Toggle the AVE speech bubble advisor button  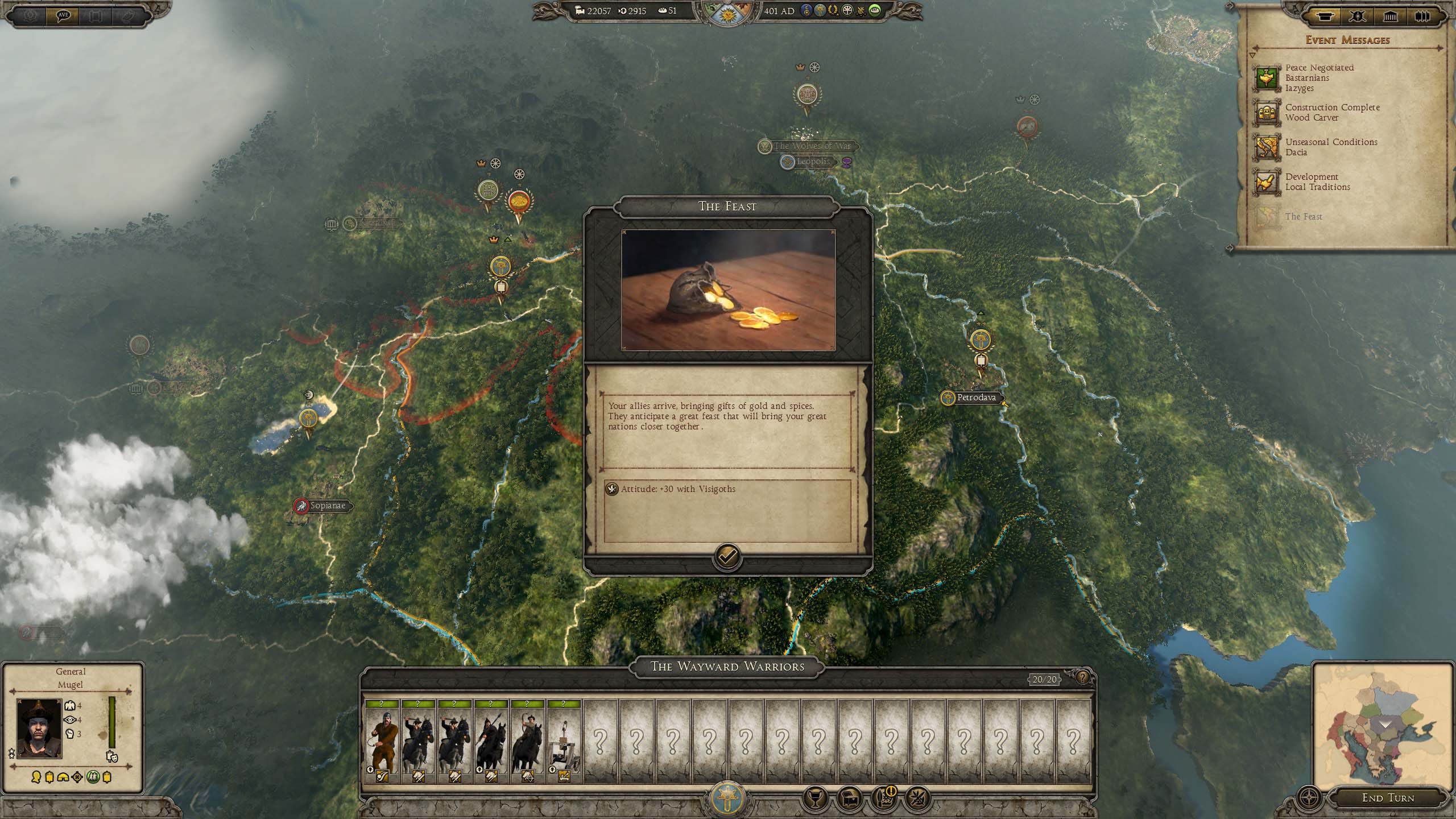tap(64, 15)
